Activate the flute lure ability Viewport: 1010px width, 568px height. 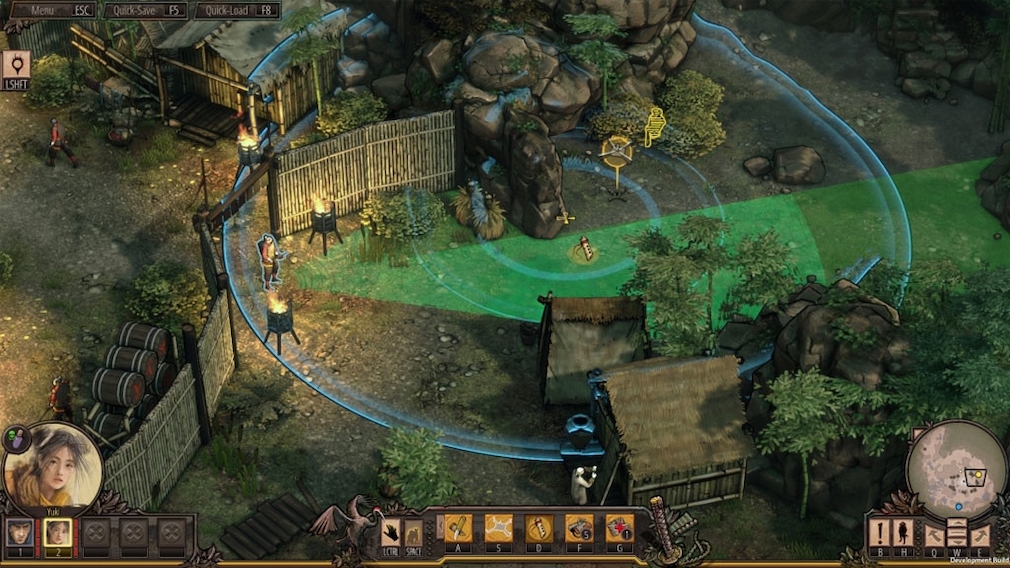pyautogui.click(x=539, y=527)
